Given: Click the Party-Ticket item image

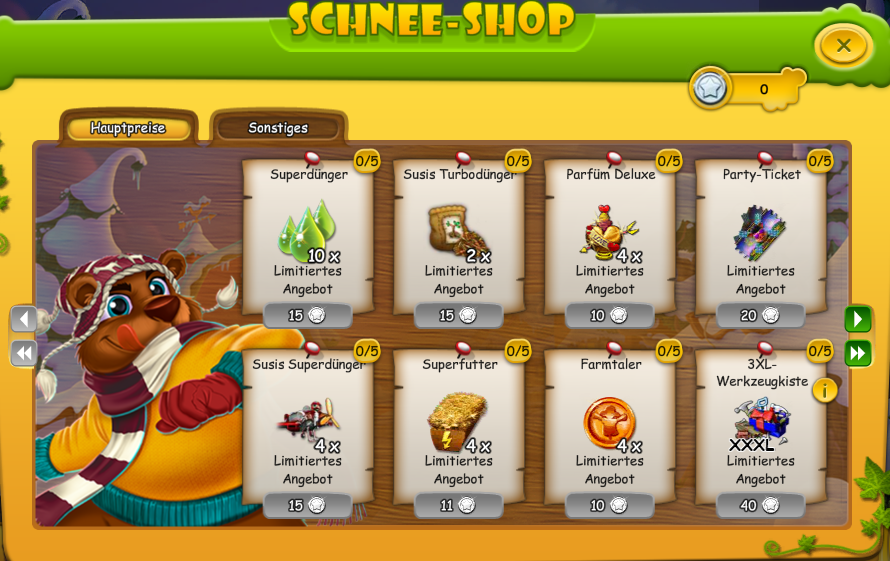Looking at the screenshot, I should coord(759,231).
